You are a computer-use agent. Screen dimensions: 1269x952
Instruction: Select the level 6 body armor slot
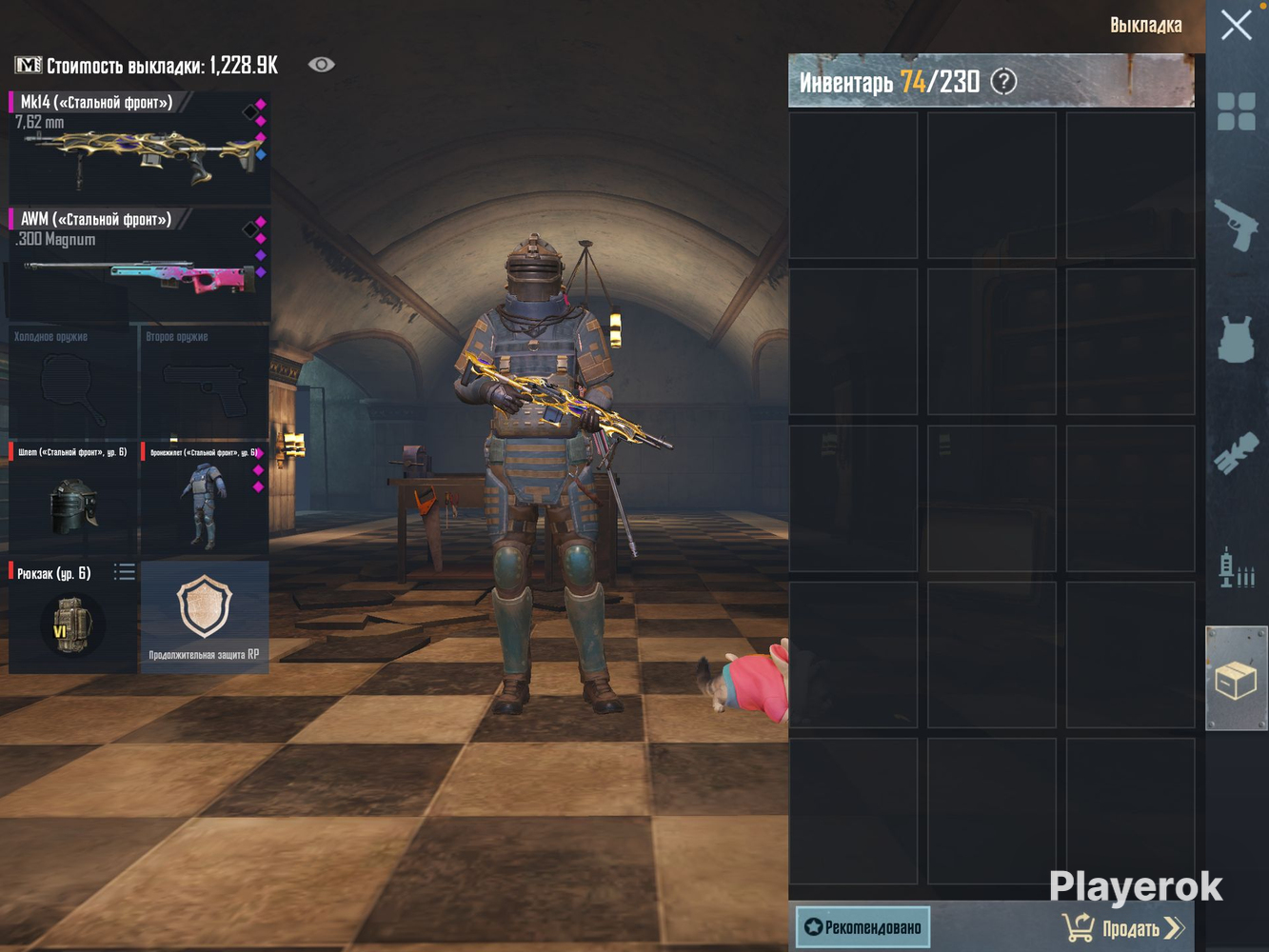tap(205, 499)
